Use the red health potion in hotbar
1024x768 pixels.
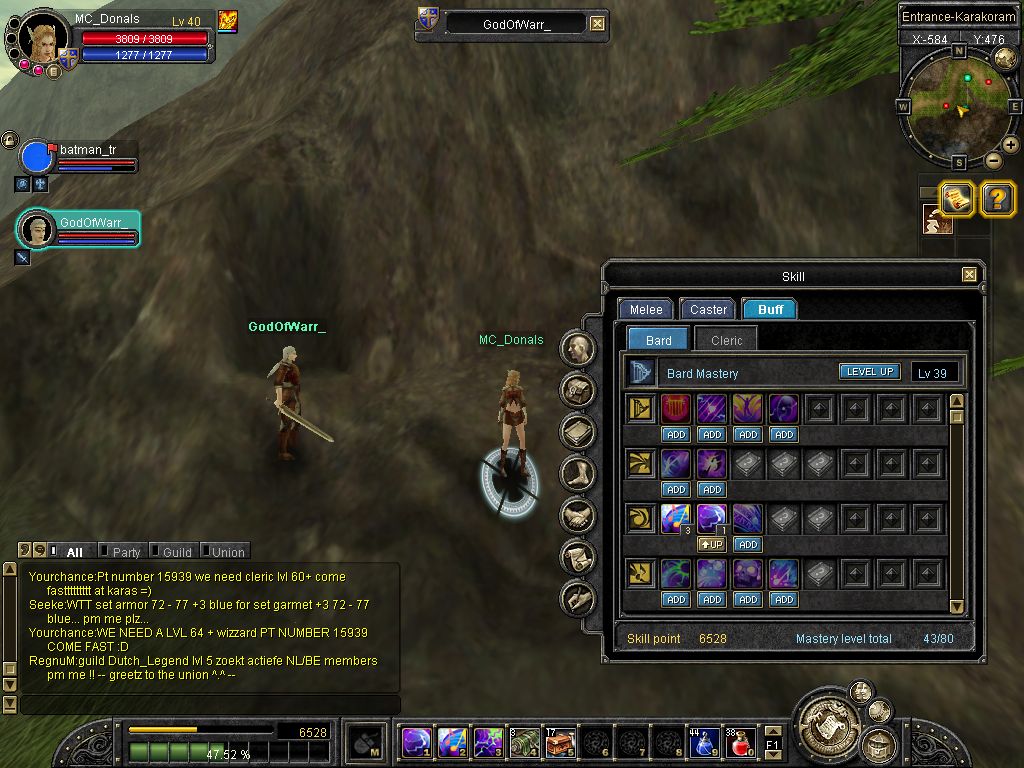tap(740, 743)
